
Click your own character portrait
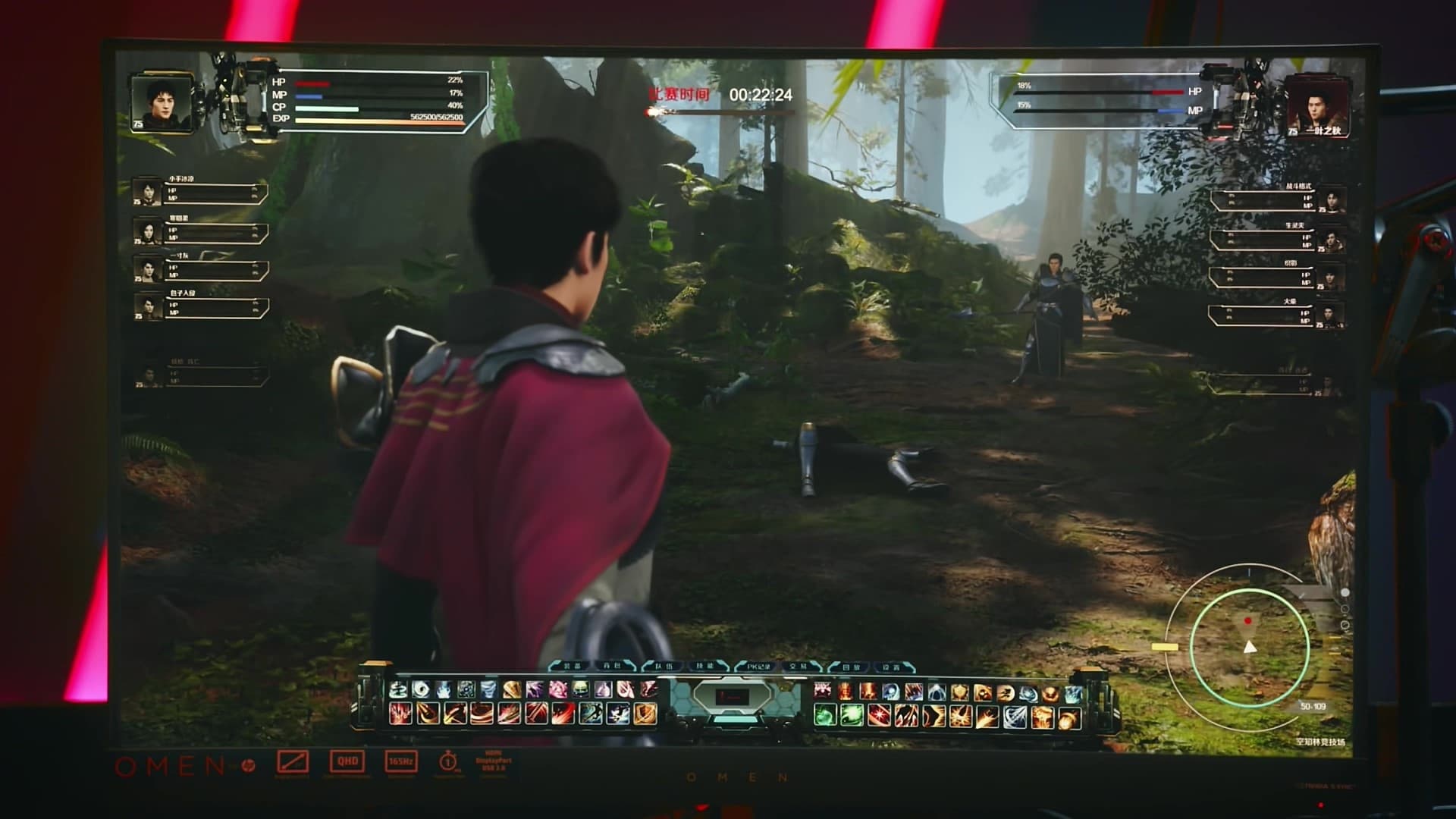tap(159, 102)
